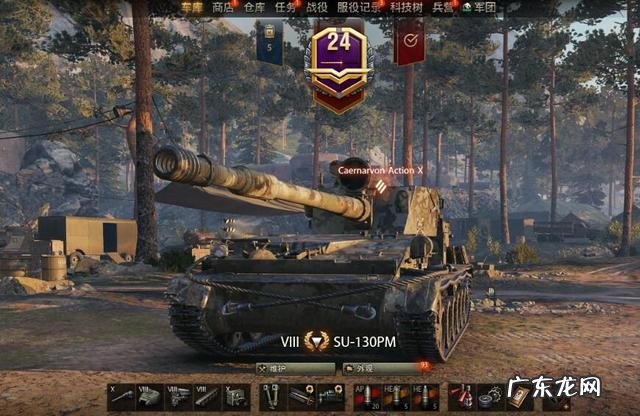
Task: Show the 任务 missions tab
Action: (285, 7)
